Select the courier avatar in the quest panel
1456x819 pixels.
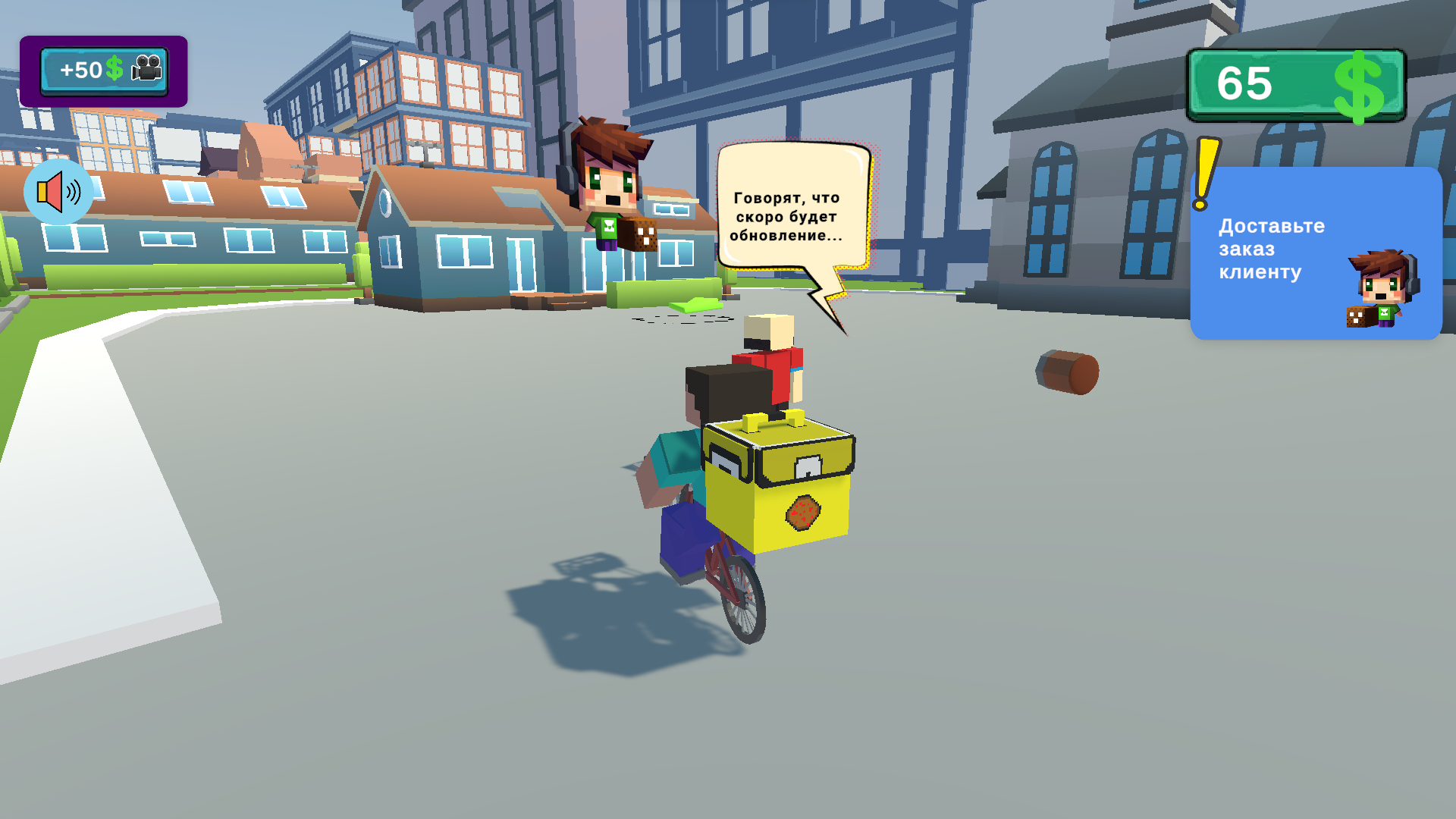point(1380,288)
